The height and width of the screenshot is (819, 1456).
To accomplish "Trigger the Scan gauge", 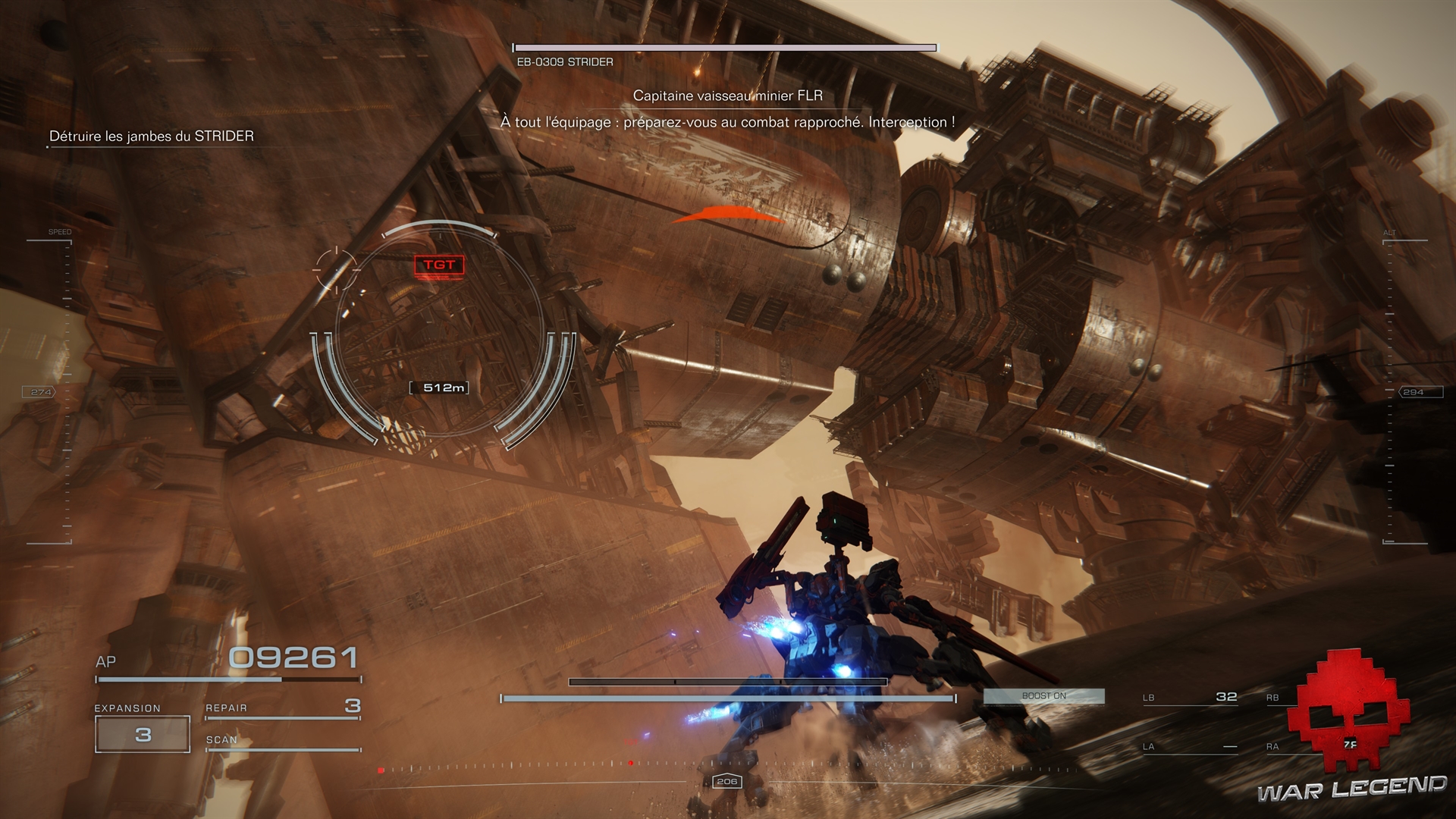I will (282, 742).
